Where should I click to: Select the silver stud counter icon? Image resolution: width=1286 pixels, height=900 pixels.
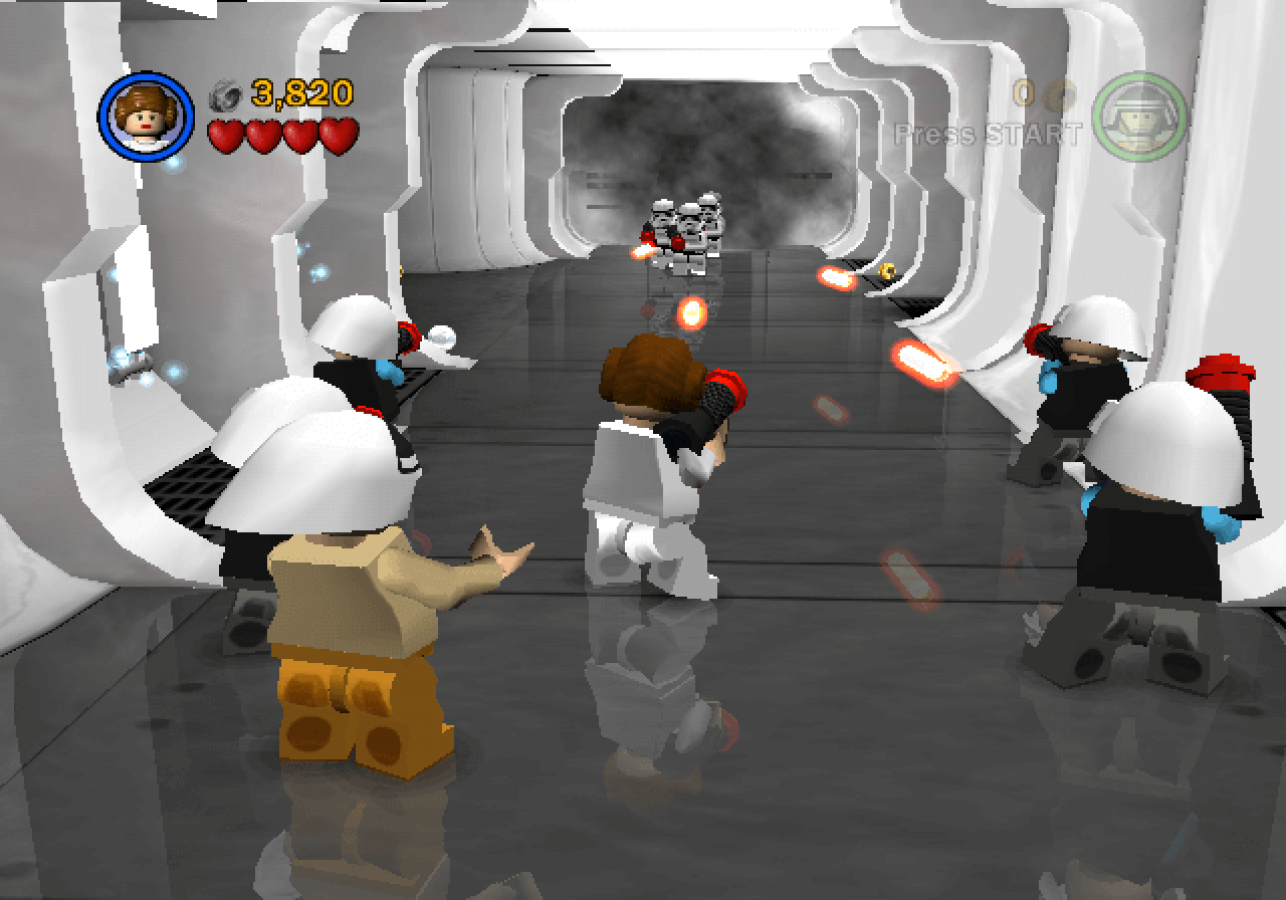[x=228, y=97]
